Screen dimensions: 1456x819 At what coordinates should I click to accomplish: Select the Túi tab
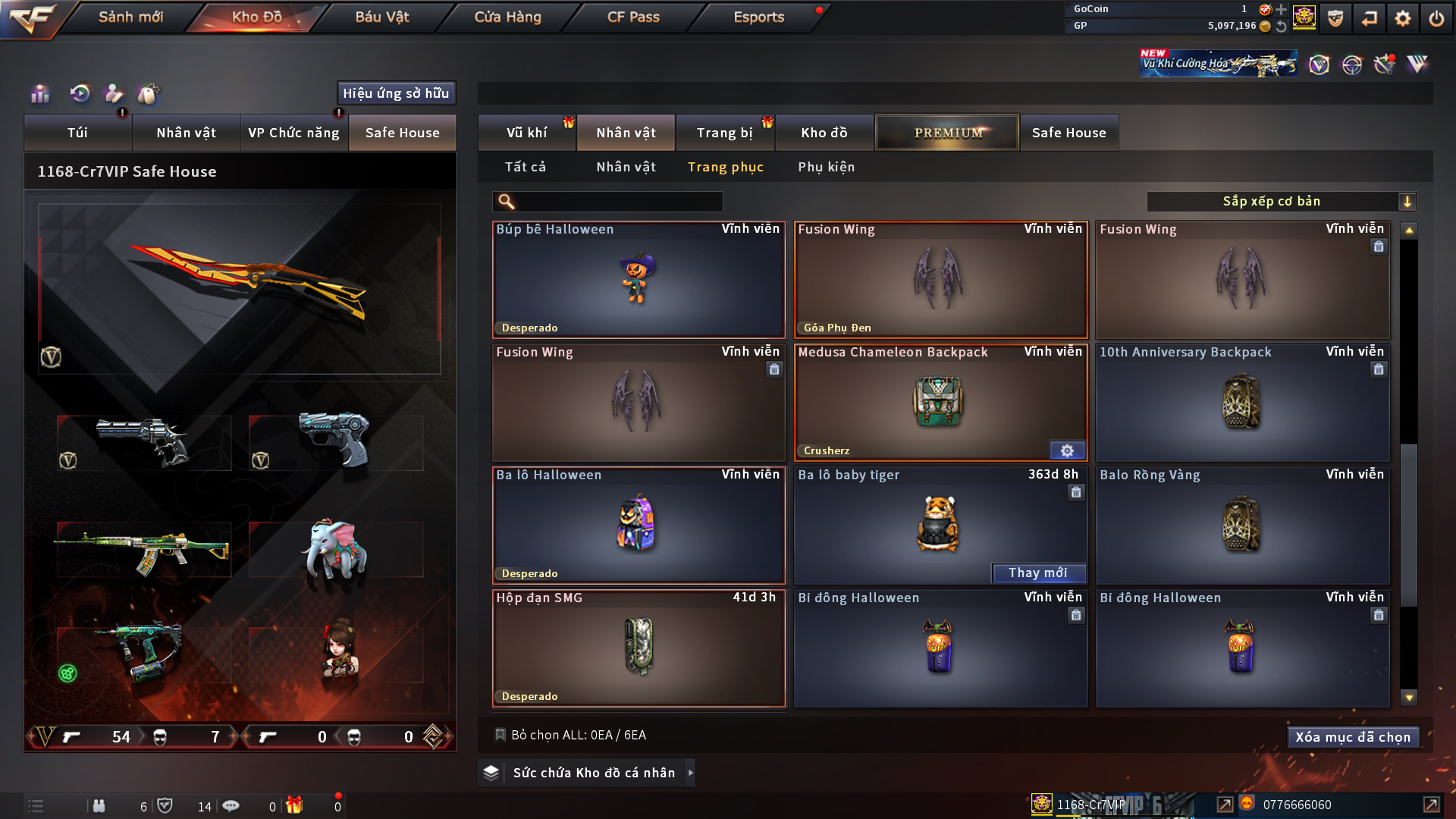[x=77, y=133]
